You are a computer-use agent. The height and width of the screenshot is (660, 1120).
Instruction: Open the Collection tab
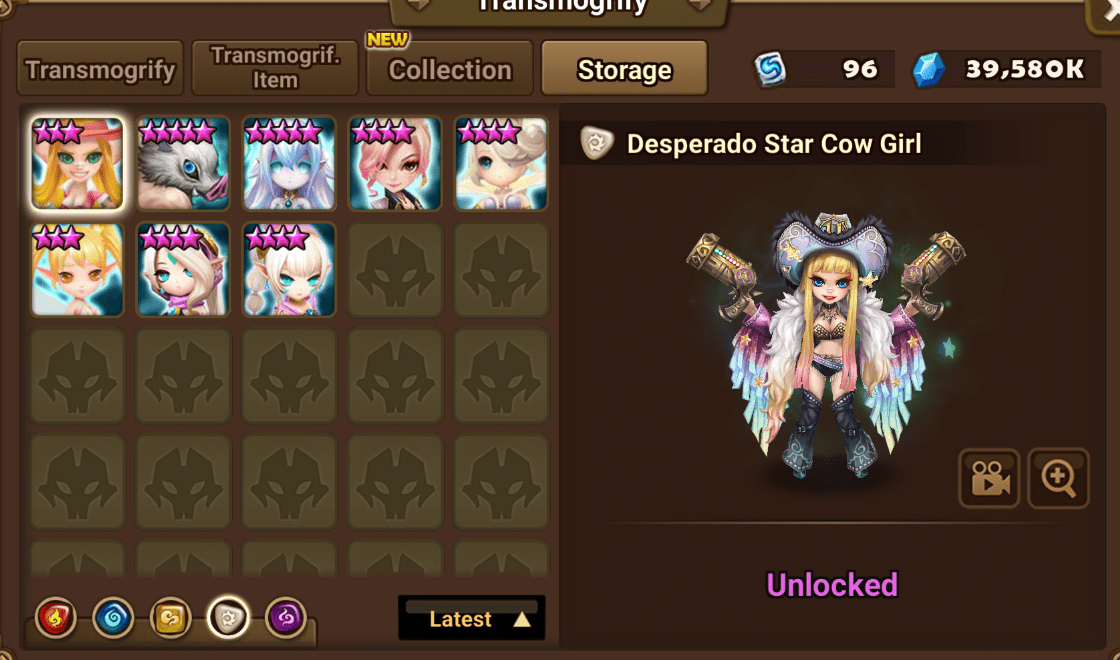[x=449, y=70]
